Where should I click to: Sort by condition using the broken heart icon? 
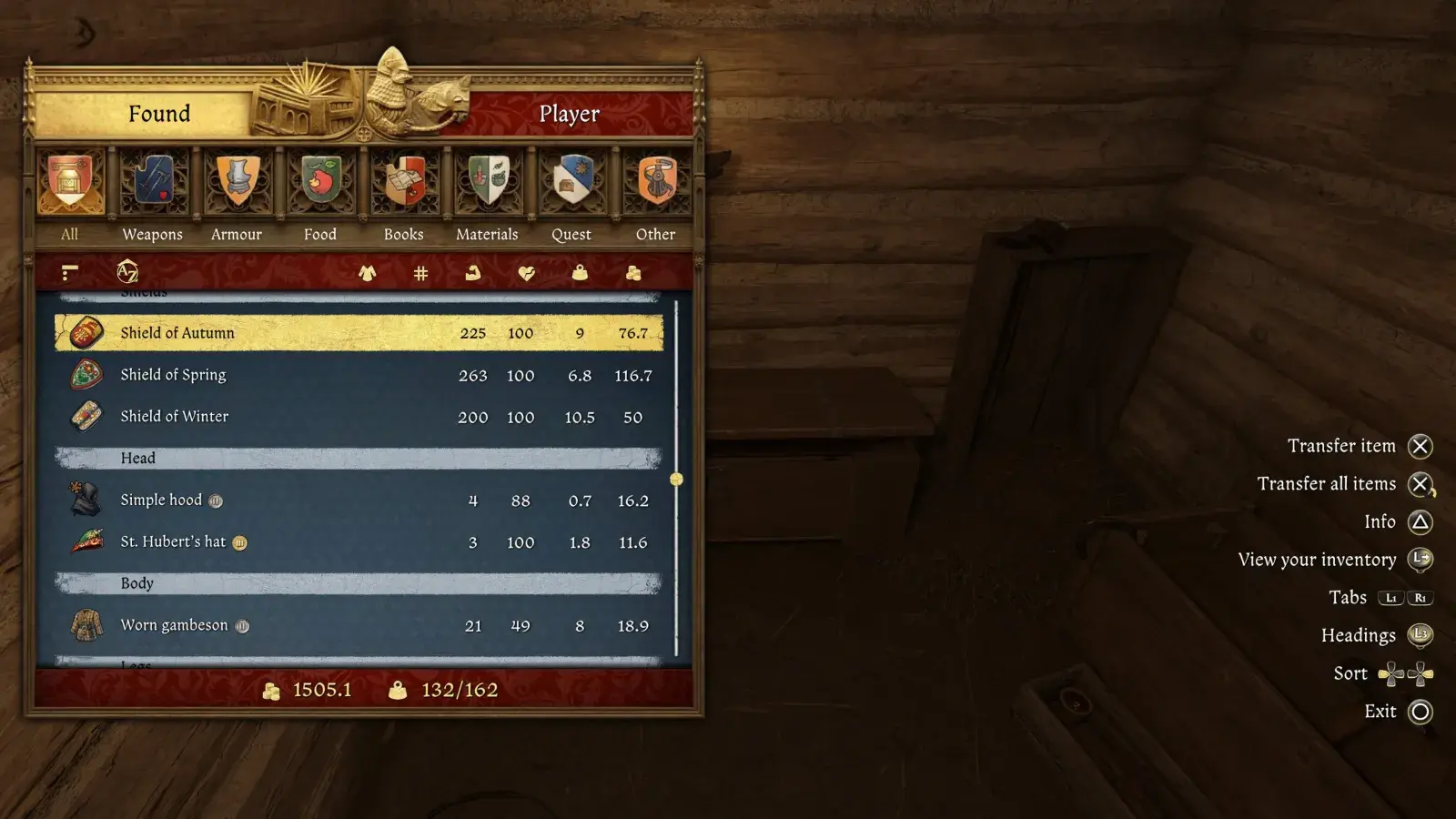pos(526,272)
